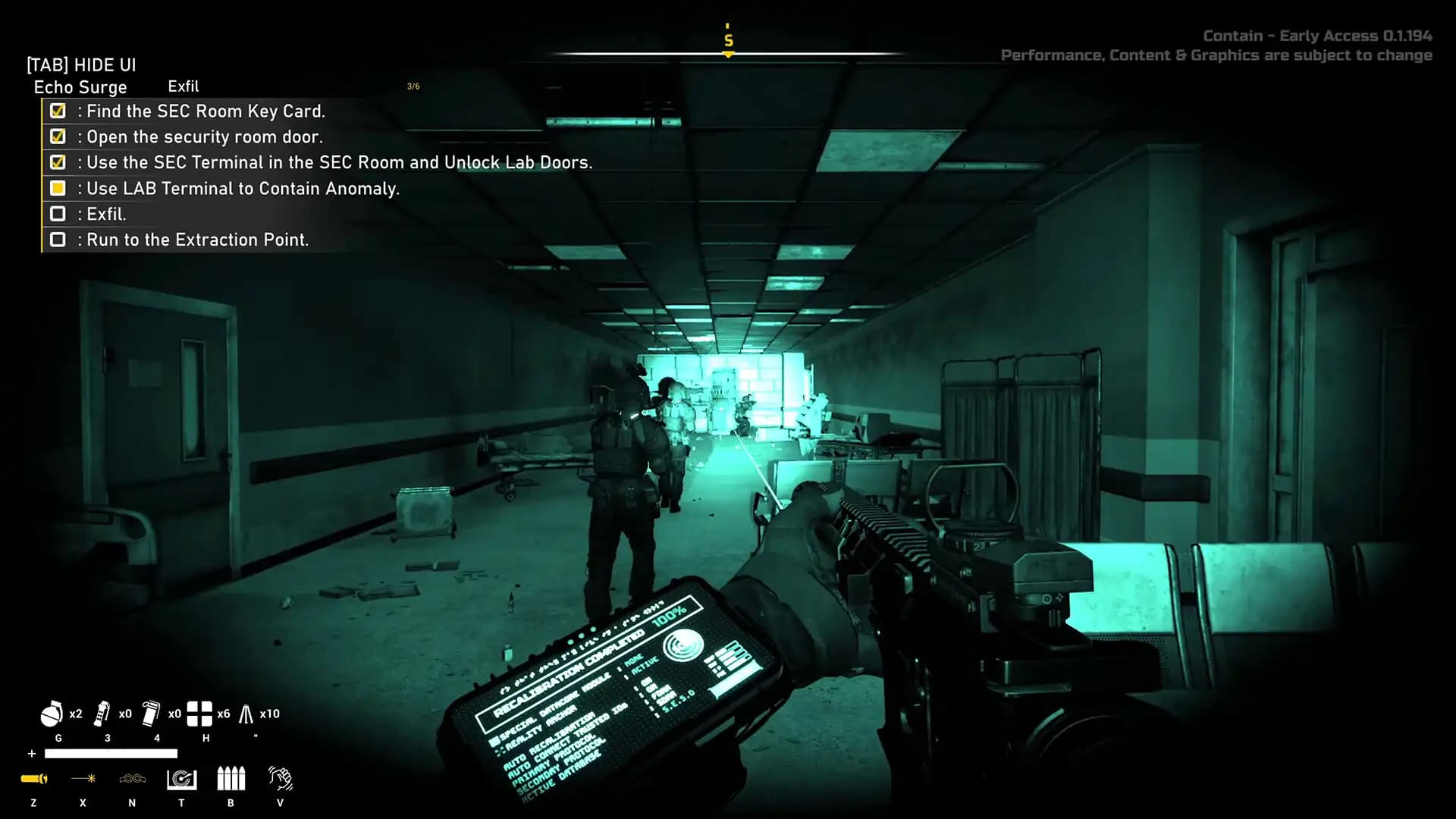Activate the radar scanner tablet icon

(x=181, y=779)
